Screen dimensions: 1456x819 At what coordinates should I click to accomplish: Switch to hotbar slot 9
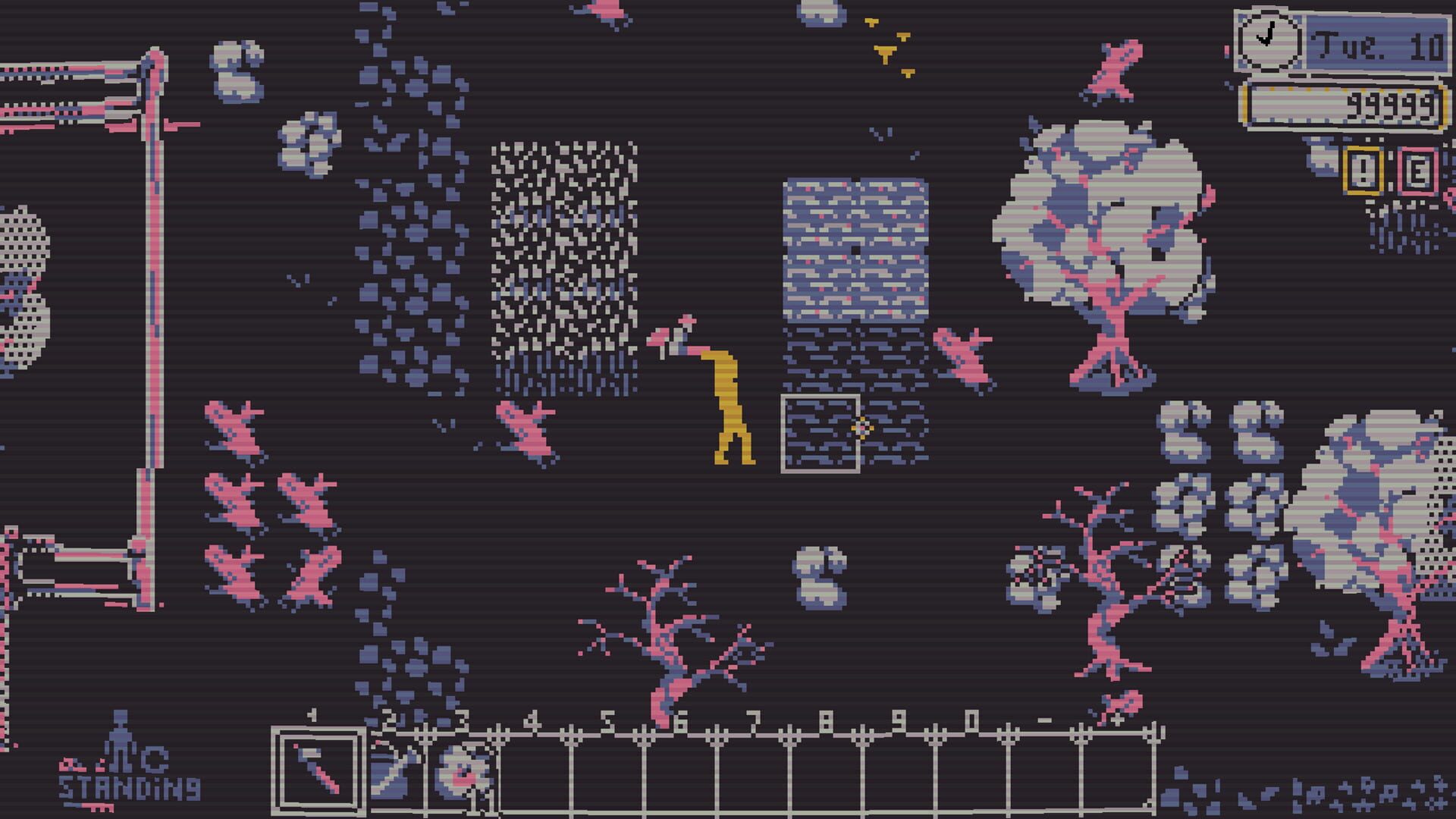click(895, 766)
